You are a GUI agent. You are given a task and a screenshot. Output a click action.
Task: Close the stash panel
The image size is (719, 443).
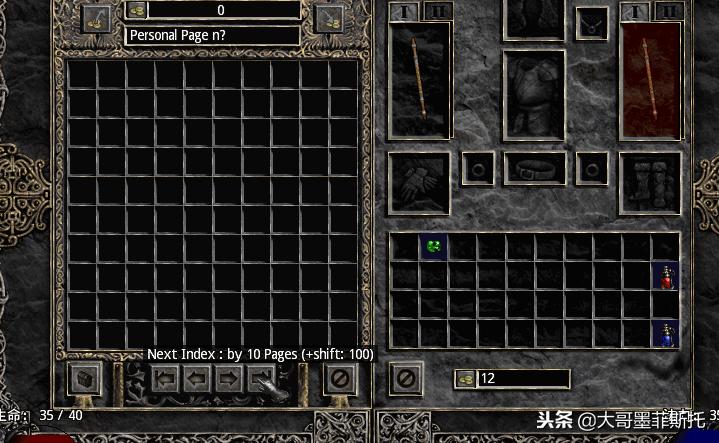tap(341, 378)
